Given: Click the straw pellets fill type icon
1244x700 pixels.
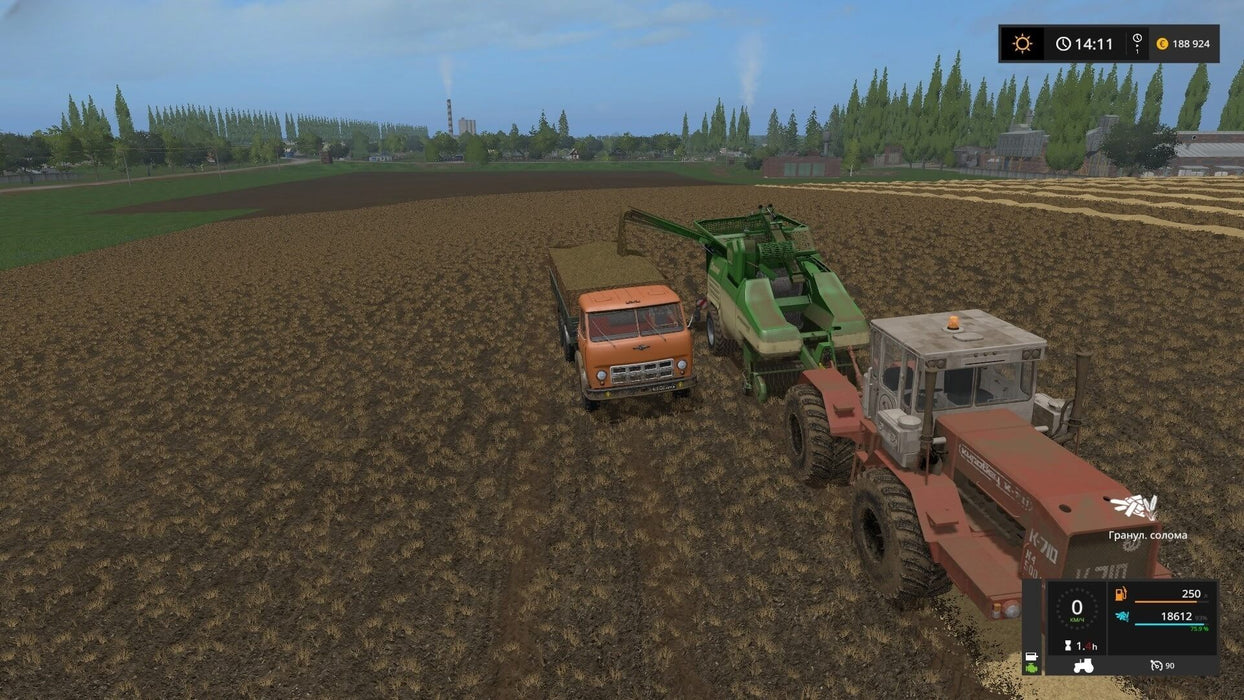Looking at the screenshot, I should [x=1134, y=507].
